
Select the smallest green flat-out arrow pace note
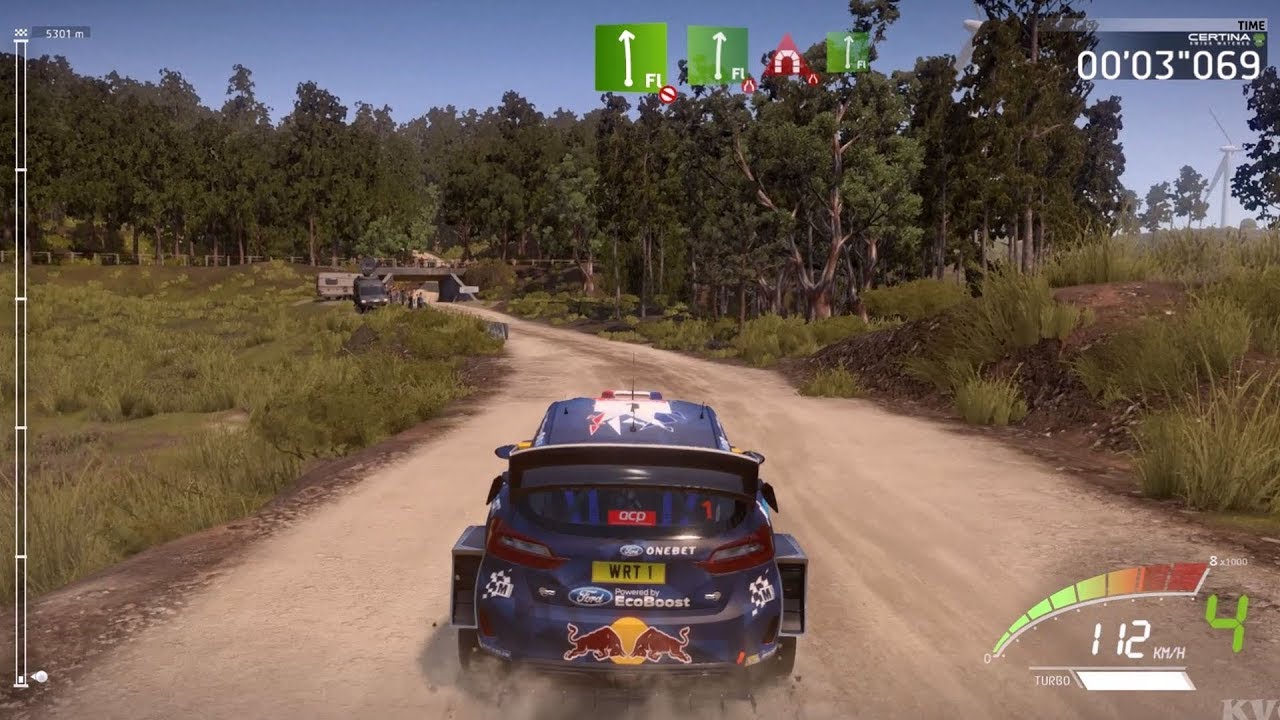pos(847,52)
